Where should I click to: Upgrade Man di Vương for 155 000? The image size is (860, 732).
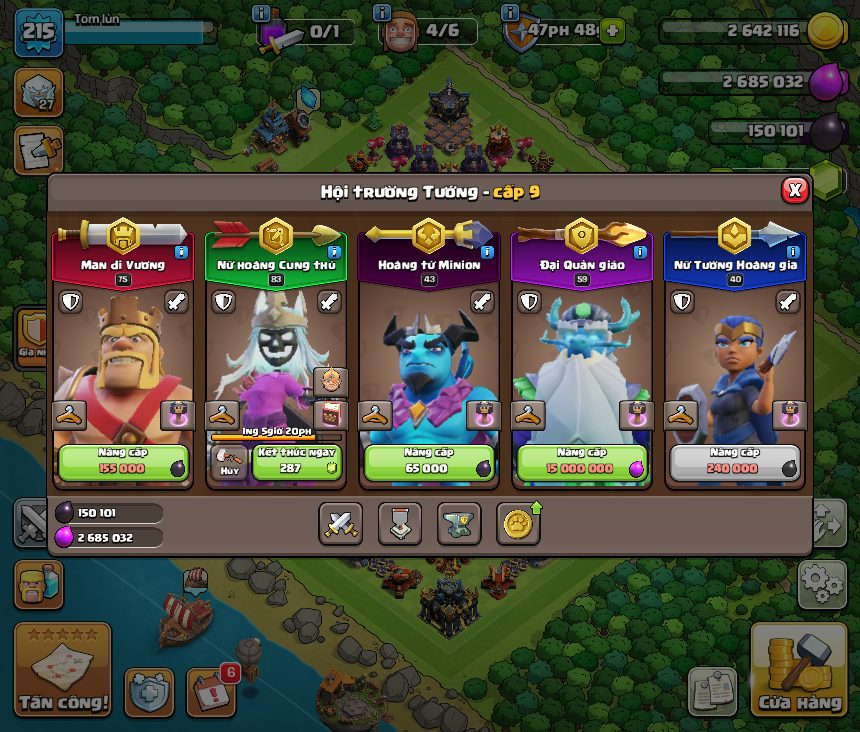123,463
